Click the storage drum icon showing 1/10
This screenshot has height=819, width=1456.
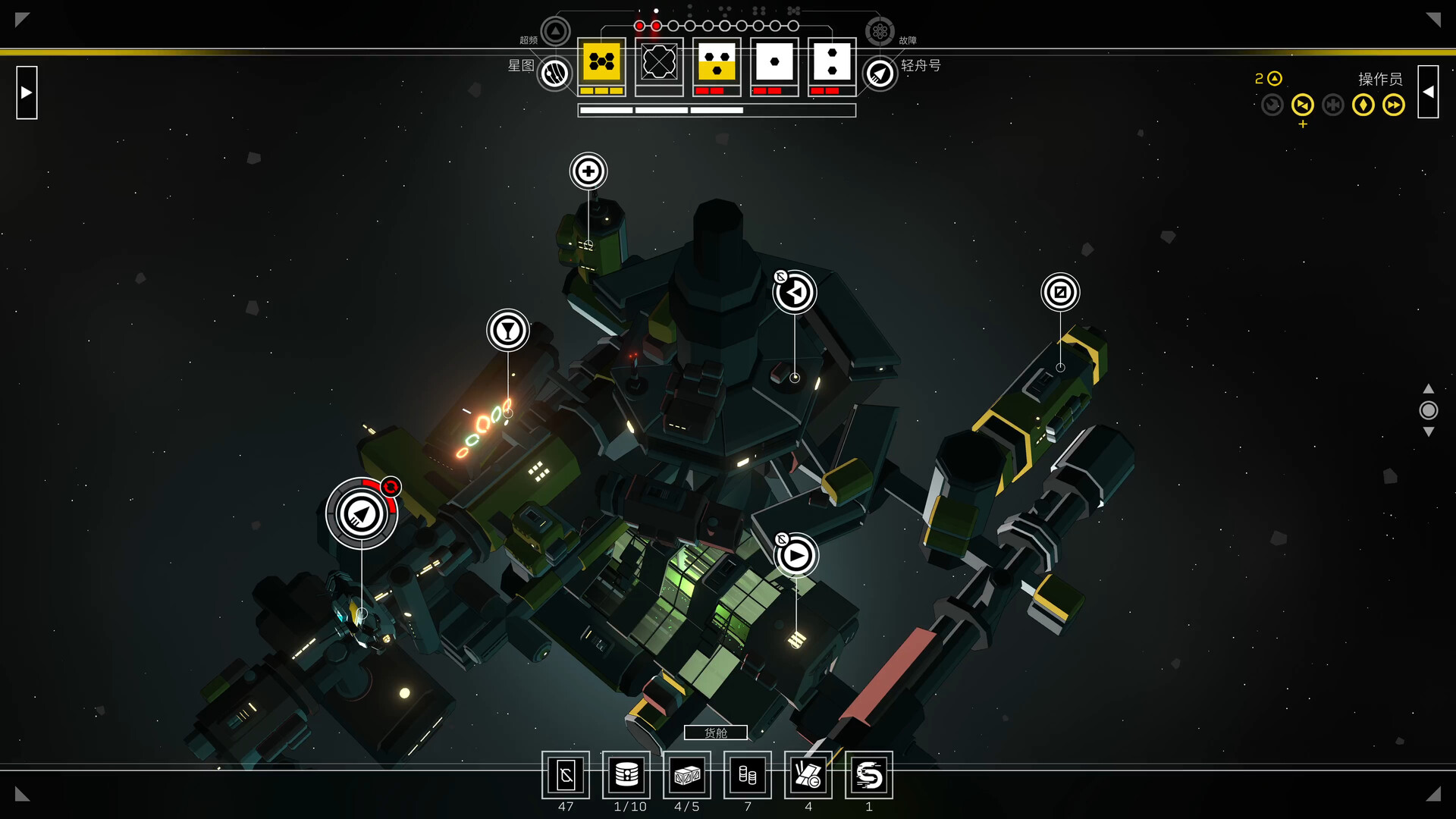pos(626,775)
